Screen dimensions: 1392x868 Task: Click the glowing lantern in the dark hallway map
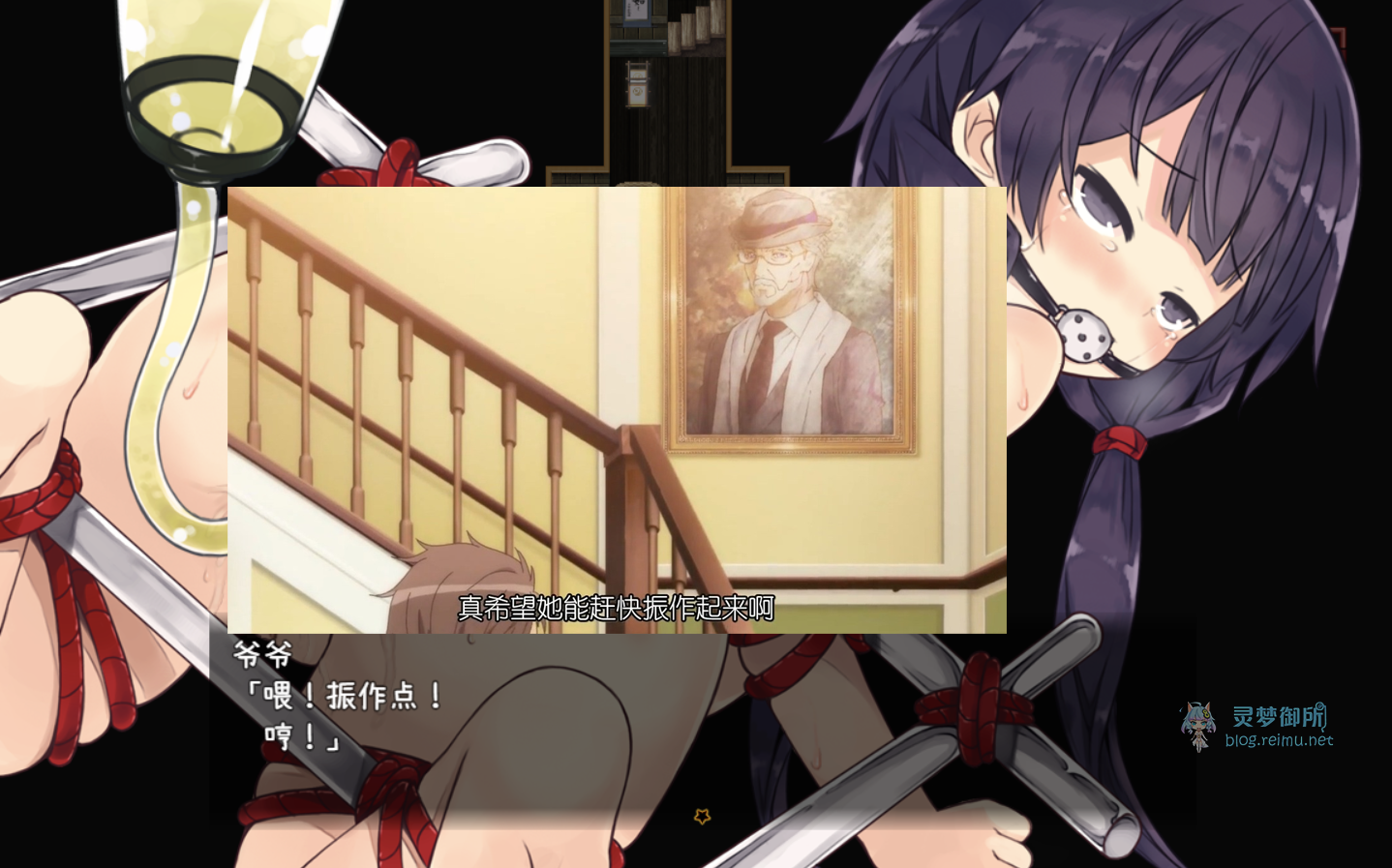(638, 83)
